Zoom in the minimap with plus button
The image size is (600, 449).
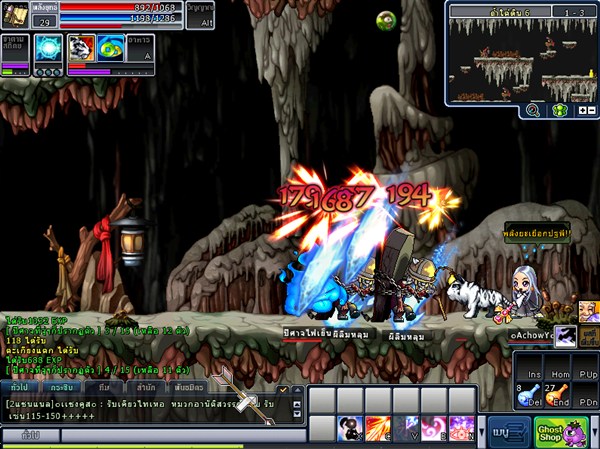pos(581,111)
